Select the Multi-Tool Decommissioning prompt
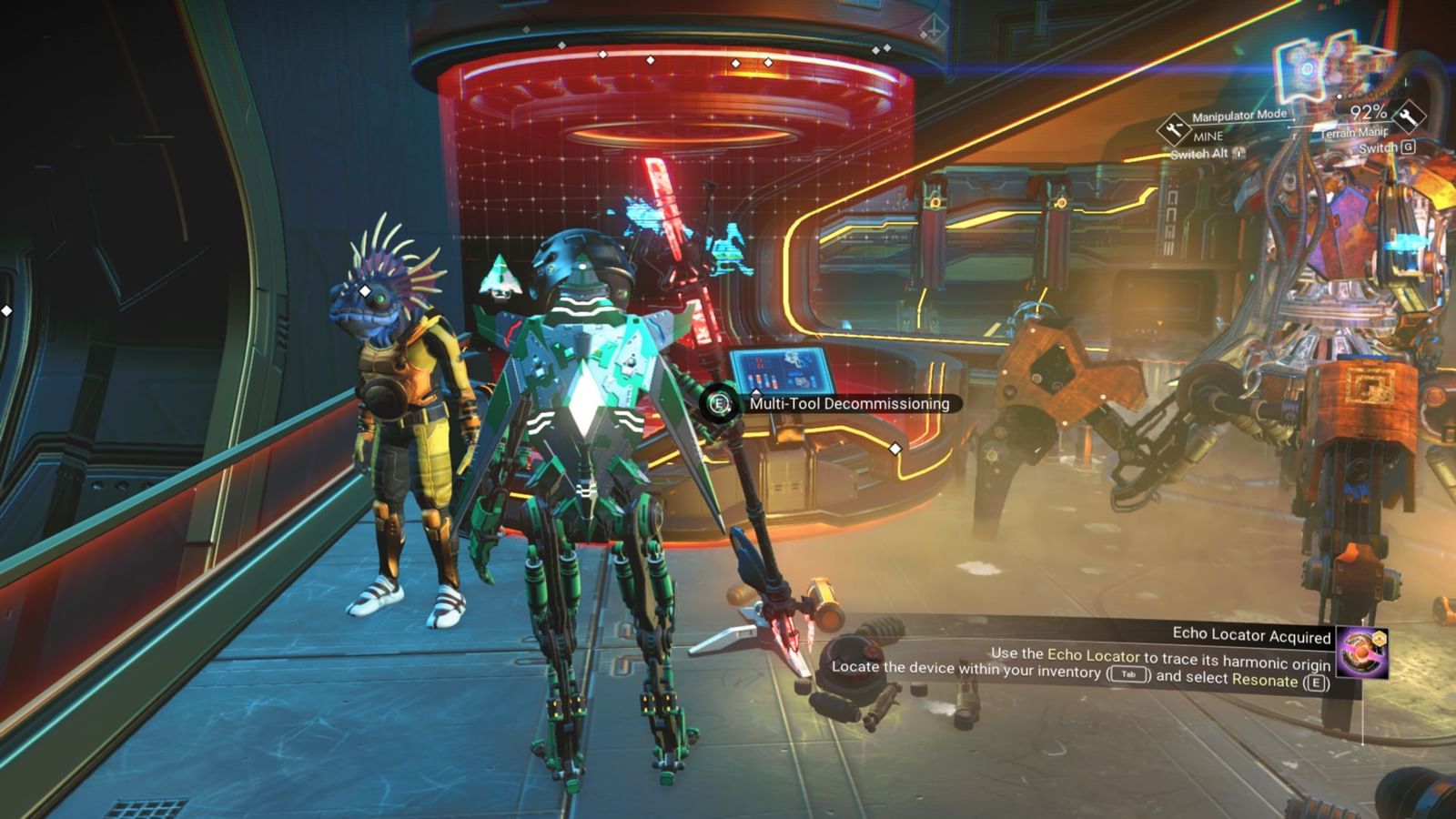This screenshot has width=1456, height=819. click(x=848, y=404)
